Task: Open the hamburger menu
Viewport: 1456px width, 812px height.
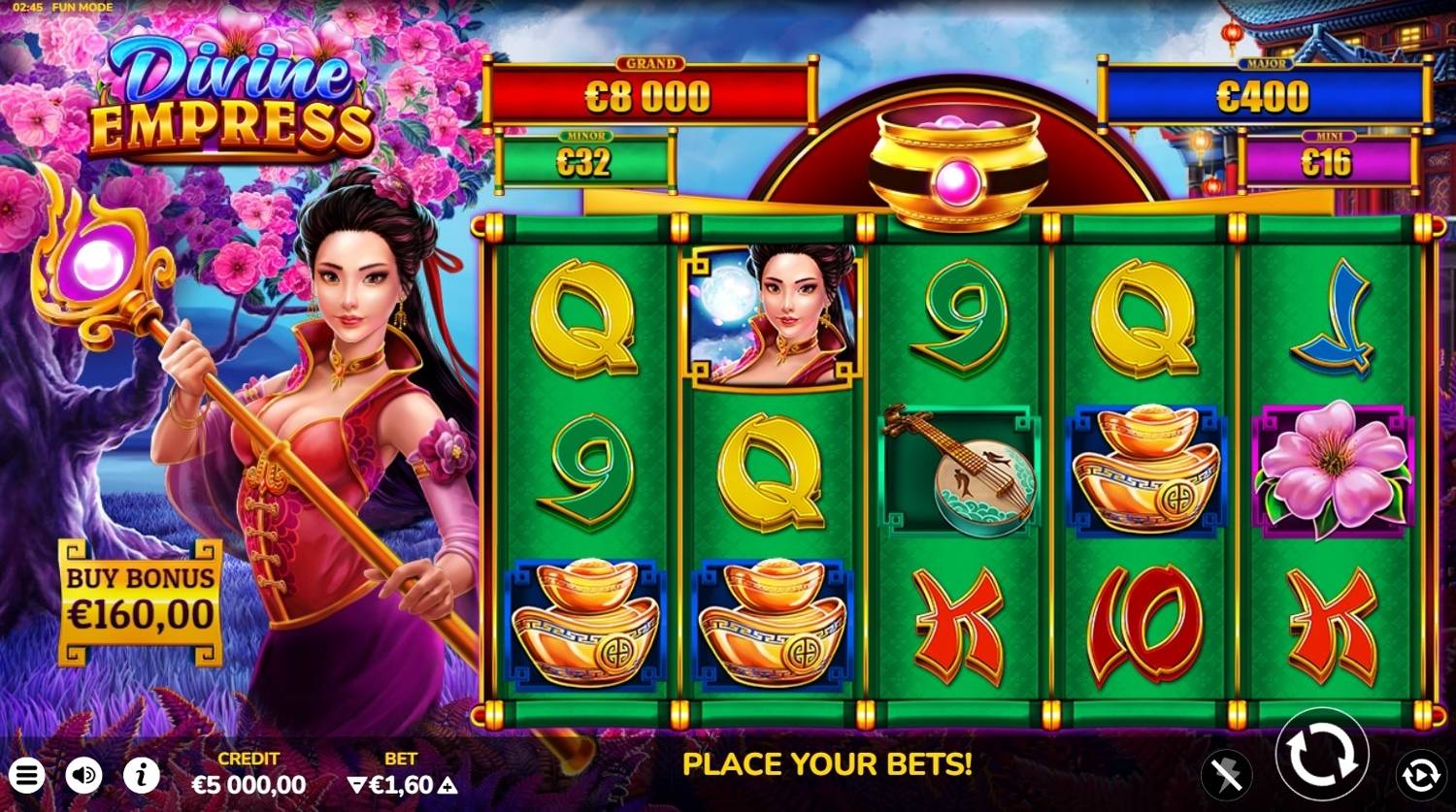Action: coord(27,775)
